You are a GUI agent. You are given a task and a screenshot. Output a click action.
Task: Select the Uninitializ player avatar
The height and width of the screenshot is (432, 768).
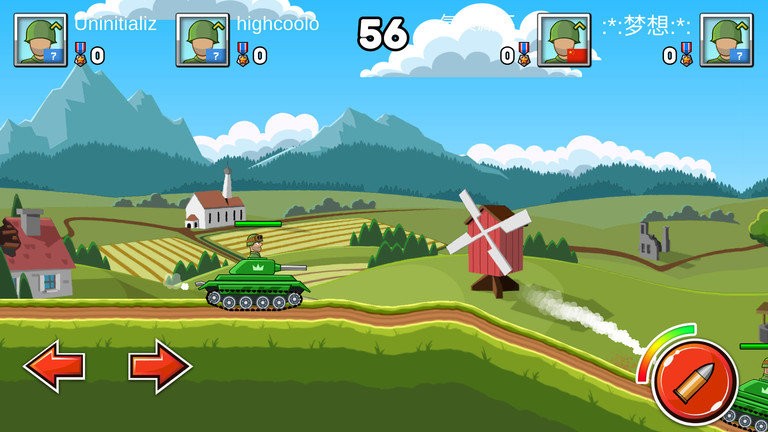pos(40,40)
